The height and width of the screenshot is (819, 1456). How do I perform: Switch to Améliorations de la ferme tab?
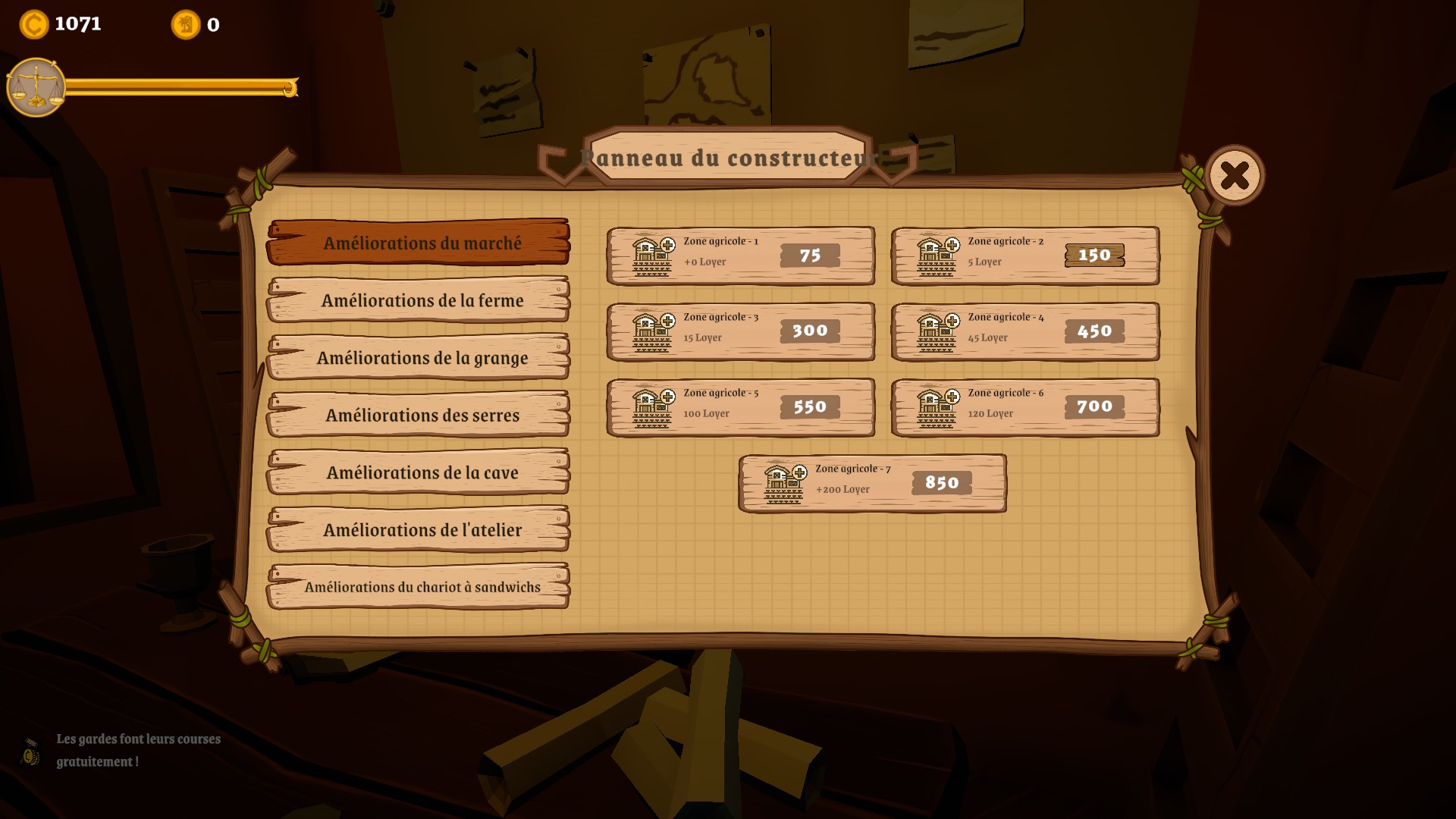click(417, 300)
